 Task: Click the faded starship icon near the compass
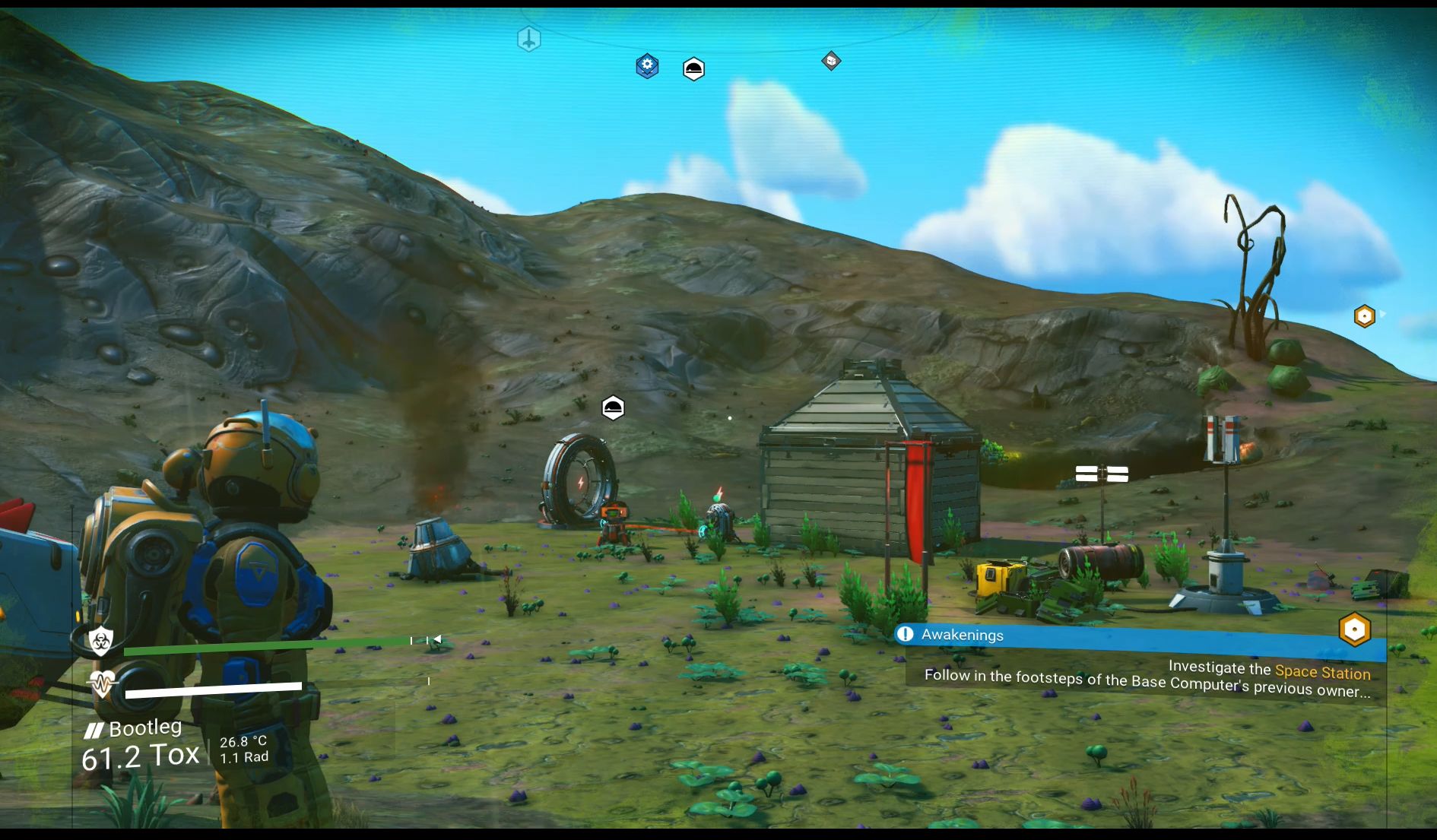528,39
